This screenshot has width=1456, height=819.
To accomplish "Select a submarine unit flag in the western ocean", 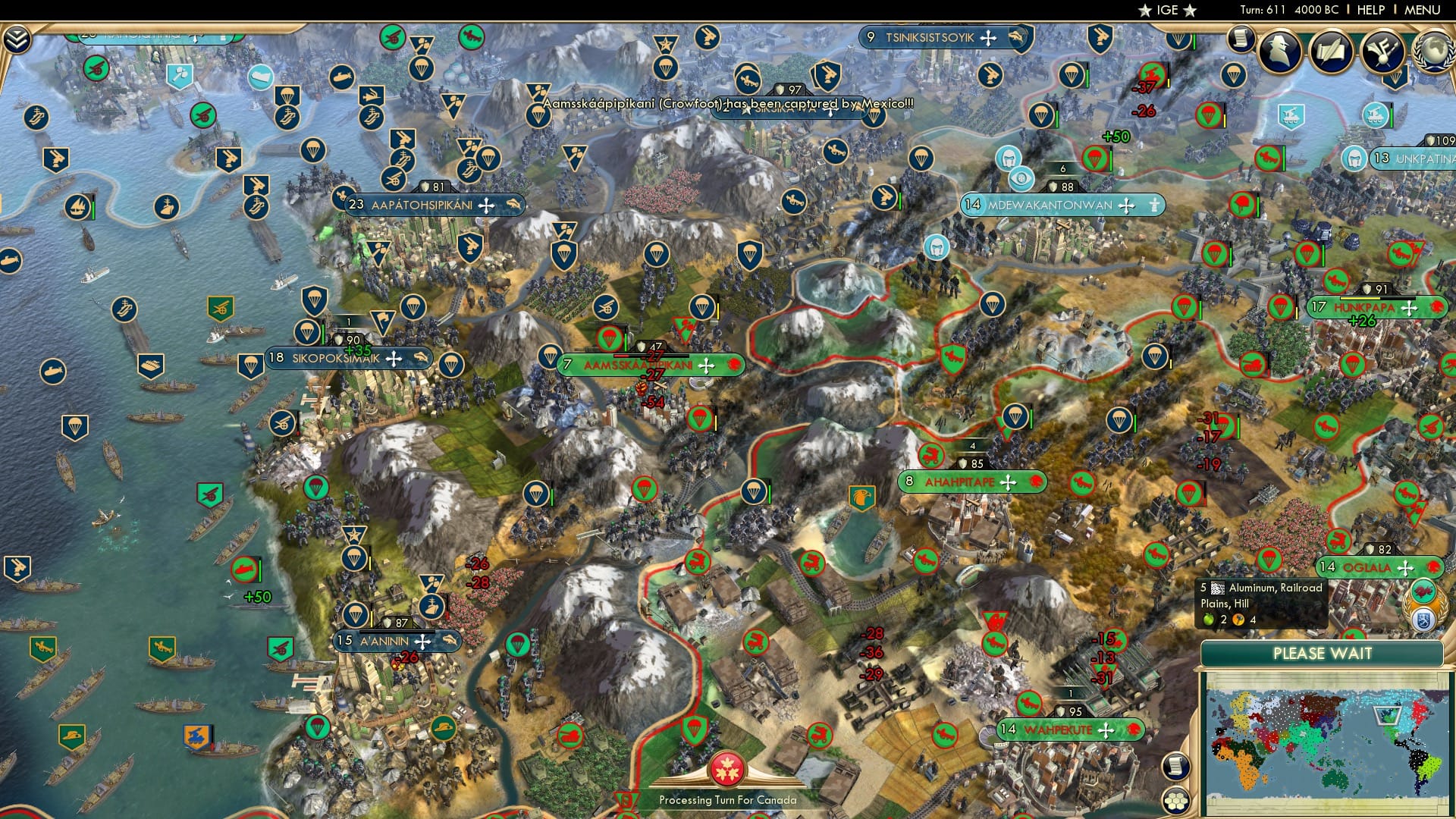I will pos(53,372).
